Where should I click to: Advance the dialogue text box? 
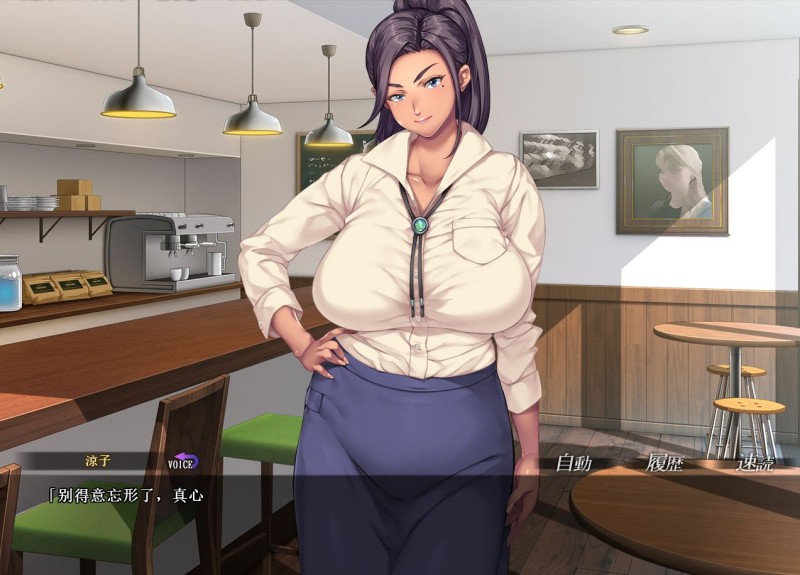[x=300, y=525]
